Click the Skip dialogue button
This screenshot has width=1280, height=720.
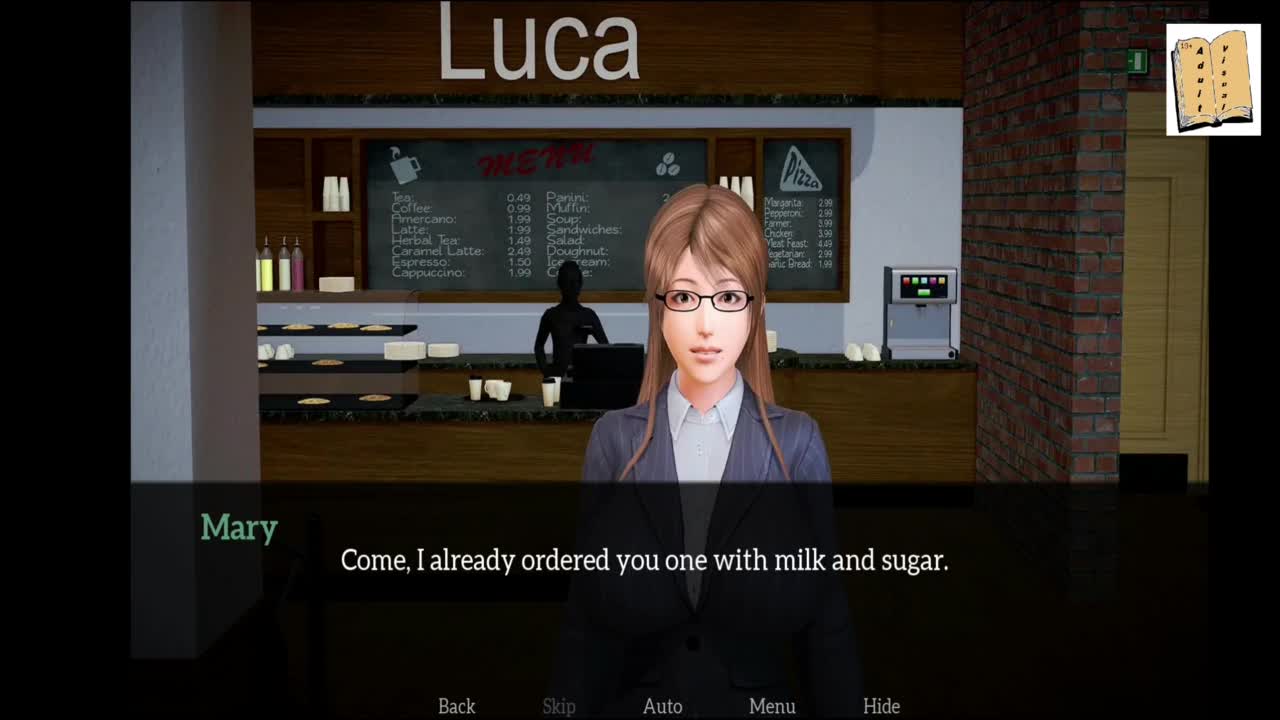pyautogui.click(x=559, y=706)
